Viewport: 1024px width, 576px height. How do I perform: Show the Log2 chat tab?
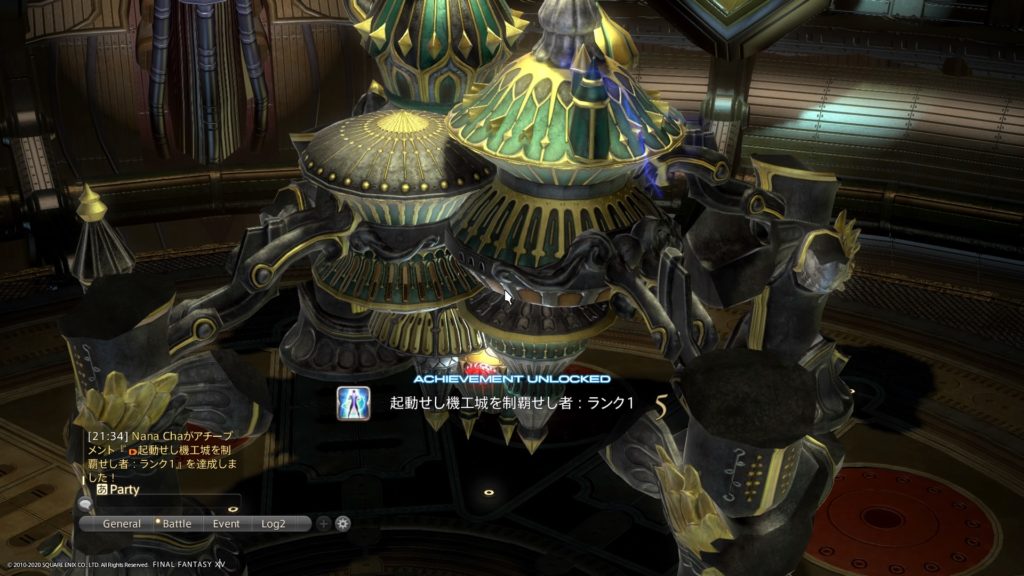point(273,523)
